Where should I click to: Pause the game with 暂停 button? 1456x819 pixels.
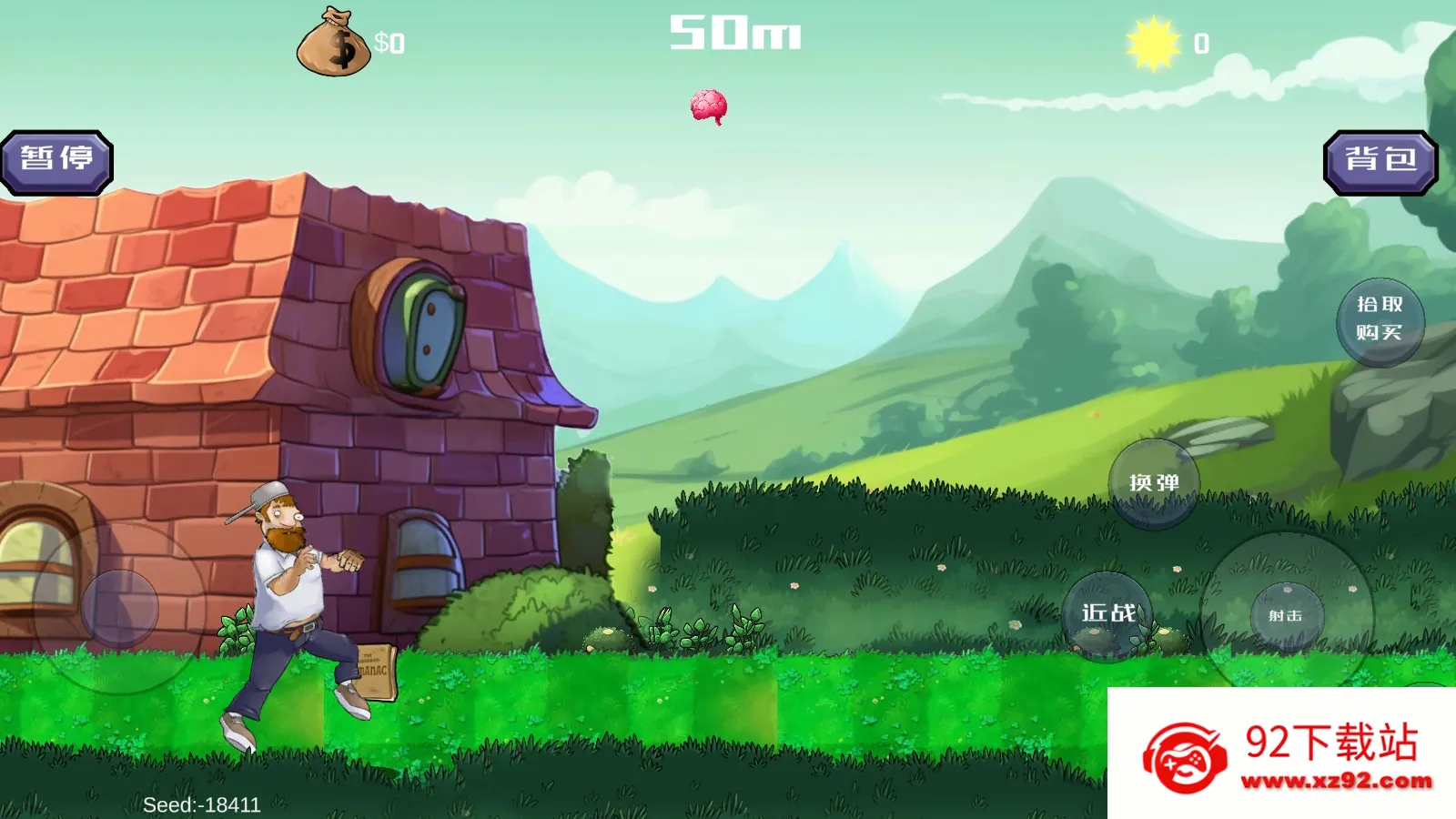coord(56,162)
